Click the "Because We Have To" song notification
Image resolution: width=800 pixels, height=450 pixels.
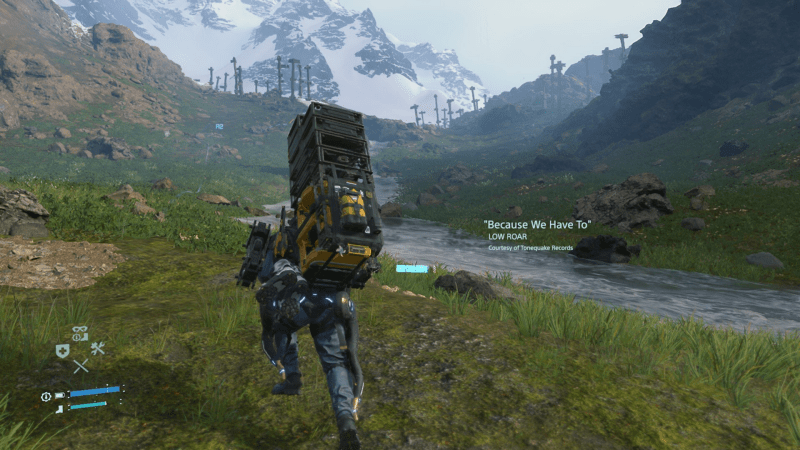(538, 226)
